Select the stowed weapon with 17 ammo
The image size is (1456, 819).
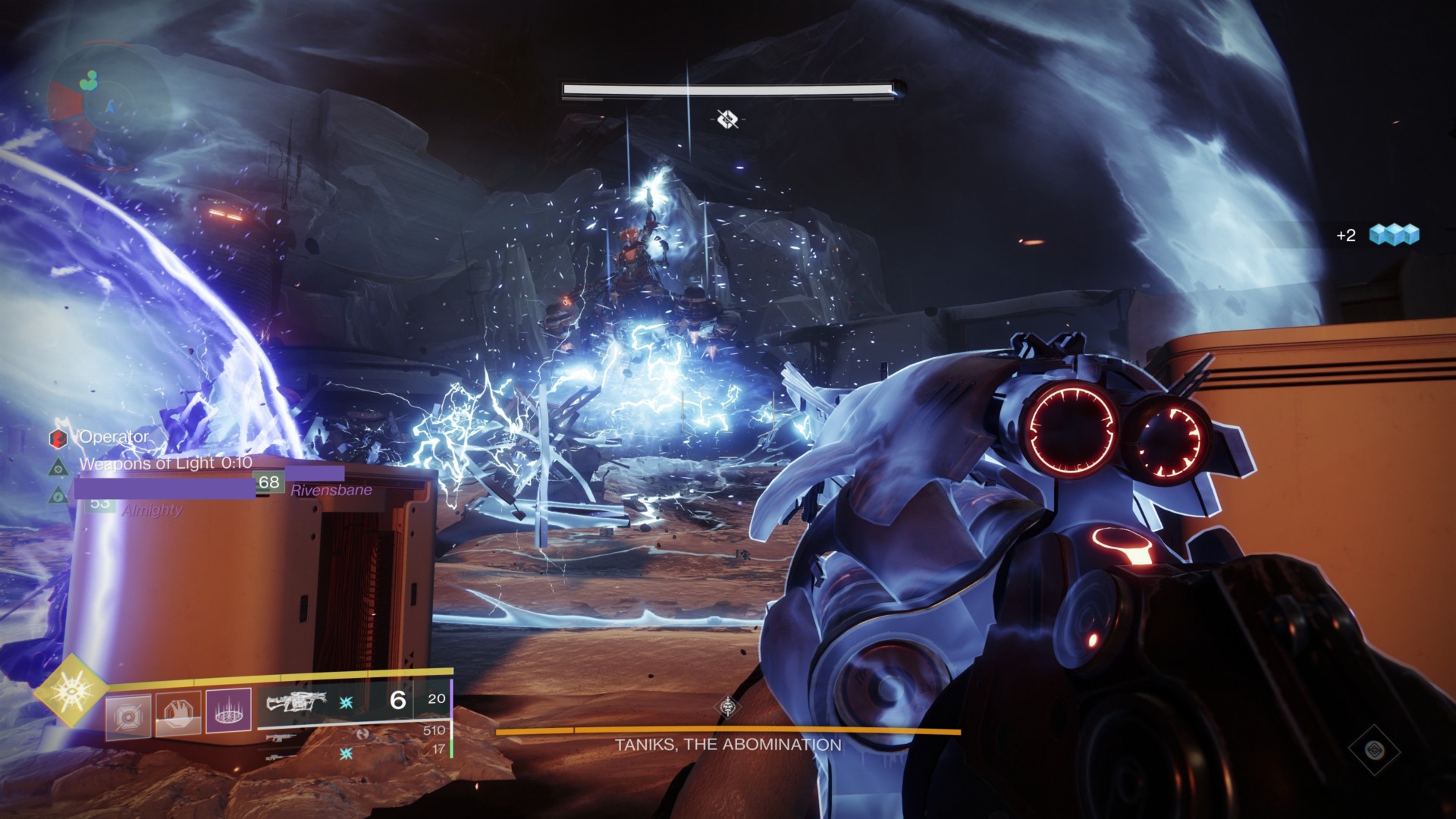347,752
